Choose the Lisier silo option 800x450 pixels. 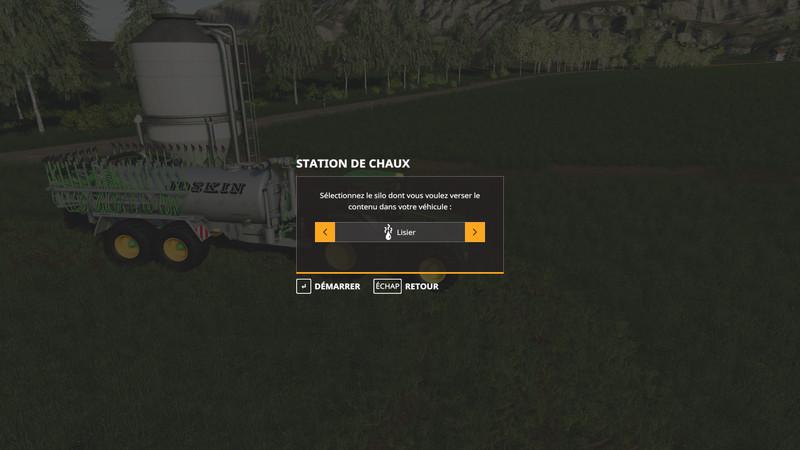pos(400,232)
